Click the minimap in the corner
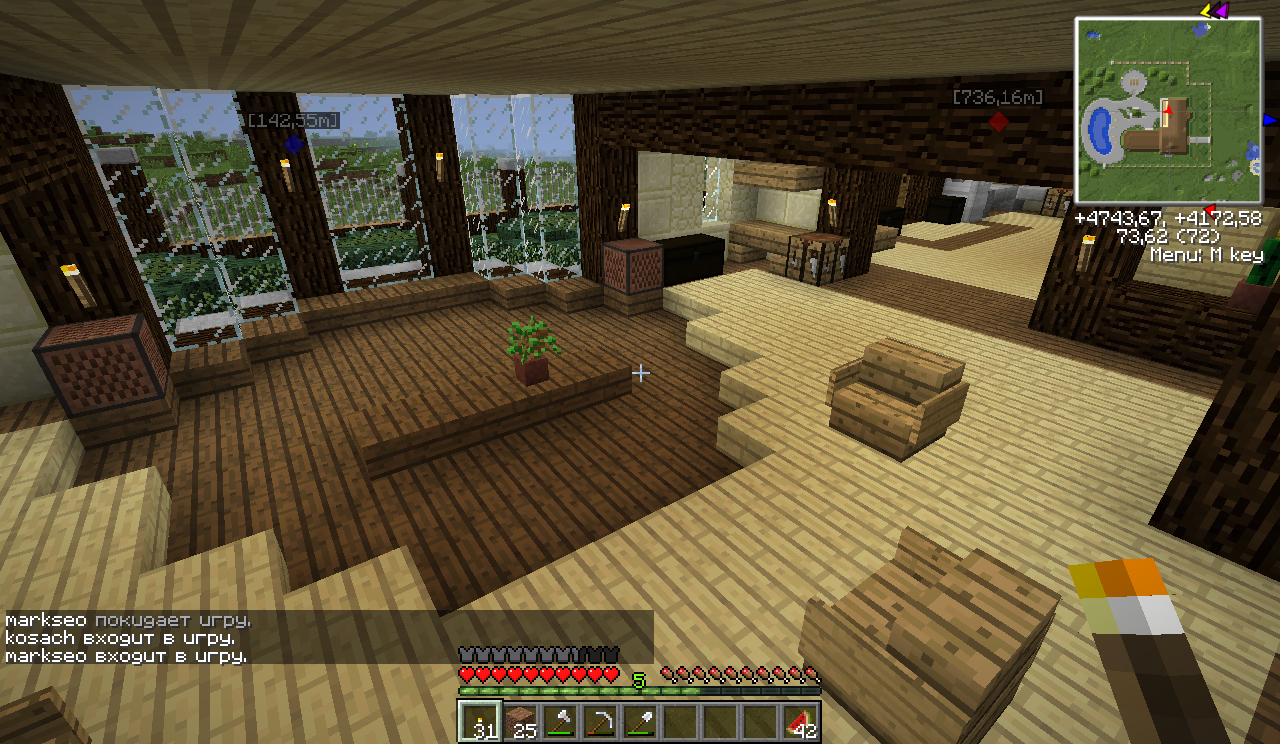The height and width of the screenshot is (744, 1280). point(1168,110)
